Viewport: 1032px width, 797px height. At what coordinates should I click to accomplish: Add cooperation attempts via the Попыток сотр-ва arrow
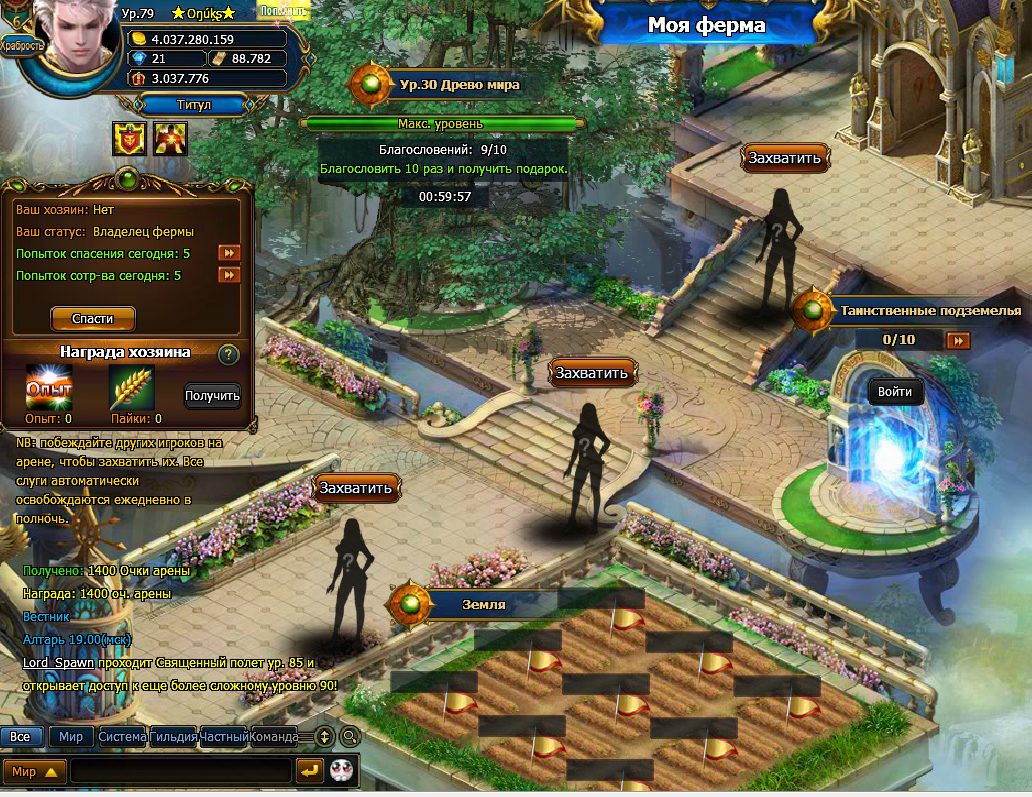(229, 275)
